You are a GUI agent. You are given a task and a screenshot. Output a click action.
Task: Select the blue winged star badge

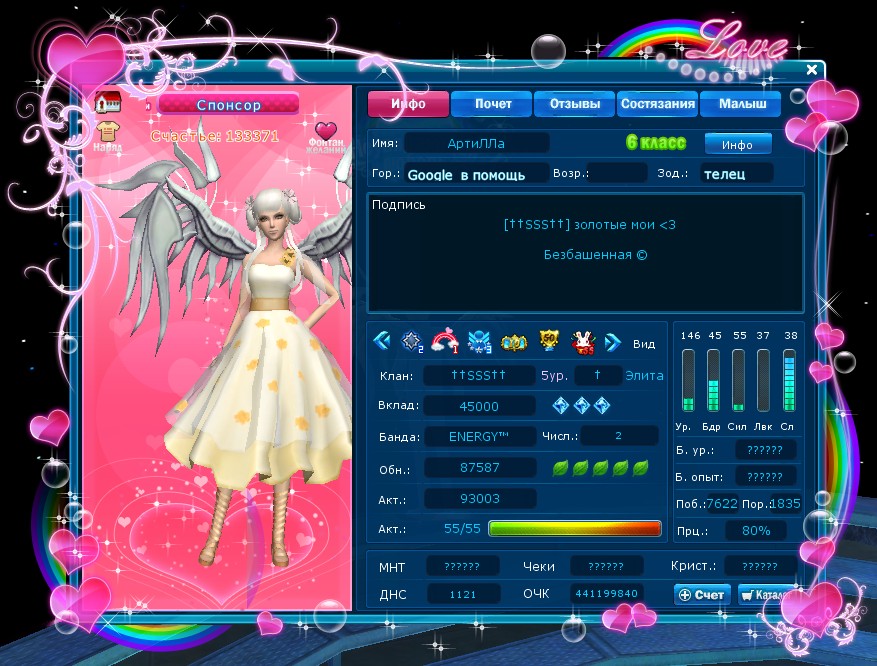pyautogui.click(x=479, y=343)
